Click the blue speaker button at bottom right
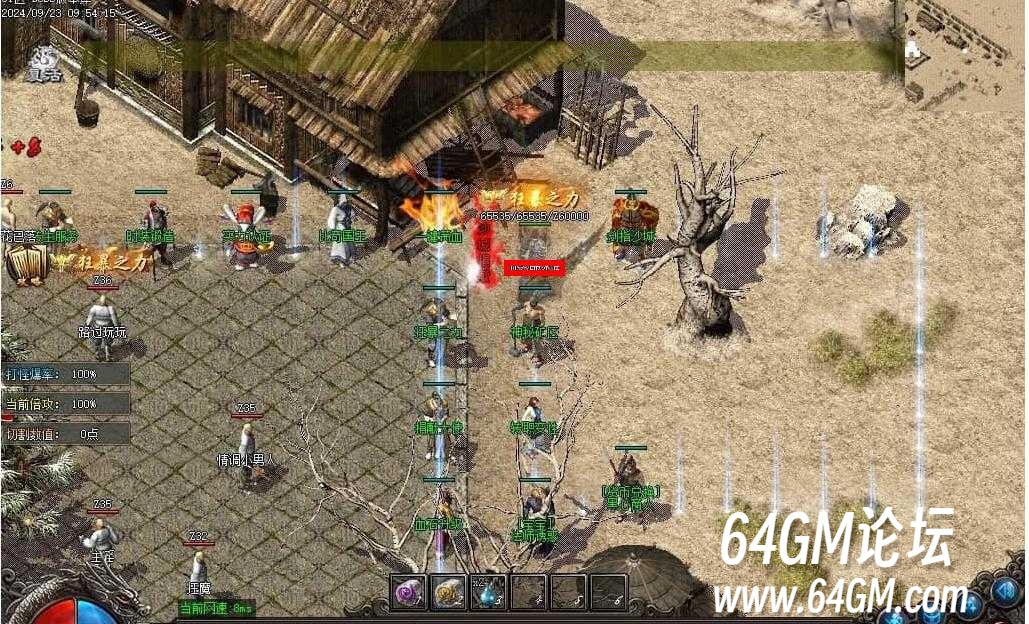Viewport: 1029px width, 624px height. [x=1006, y=590]
